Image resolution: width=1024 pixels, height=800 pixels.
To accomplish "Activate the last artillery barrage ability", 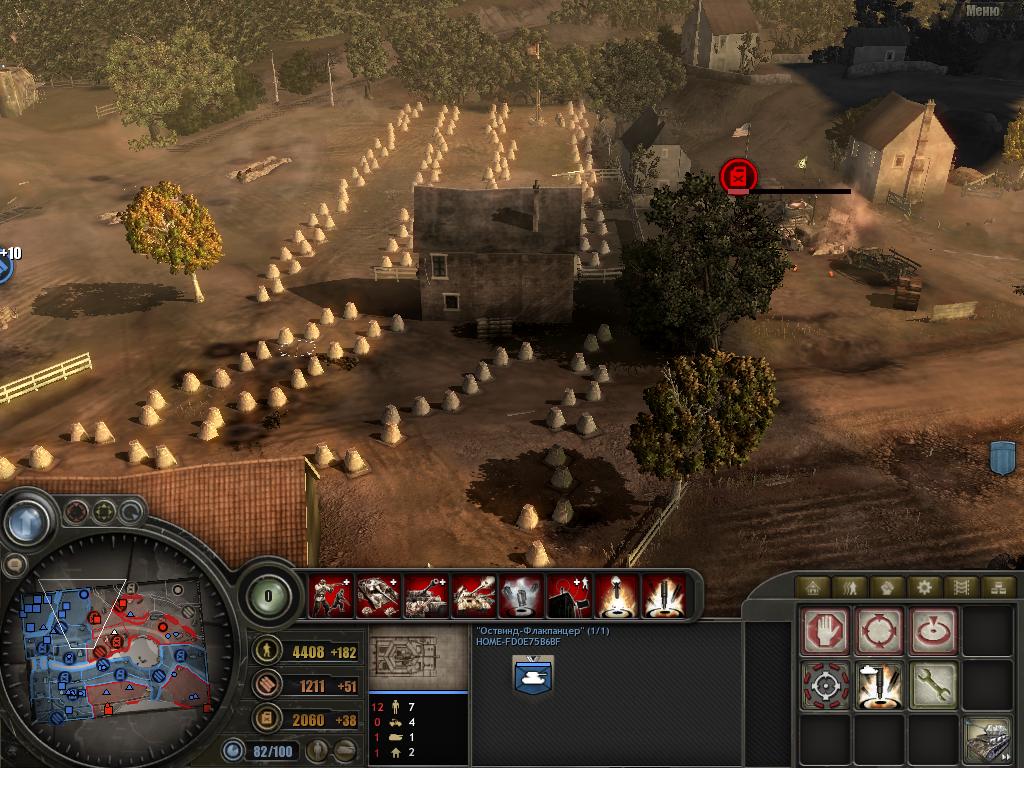I will (x=663, y=596).
